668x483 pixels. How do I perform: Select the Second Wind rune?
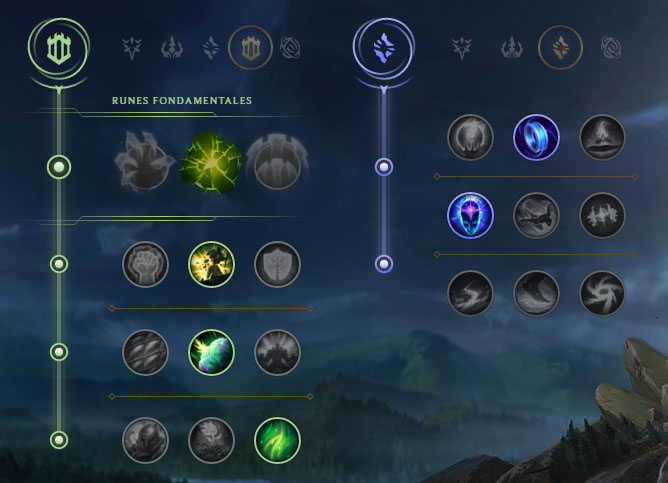pyautogui.click(x=211, y=352)
